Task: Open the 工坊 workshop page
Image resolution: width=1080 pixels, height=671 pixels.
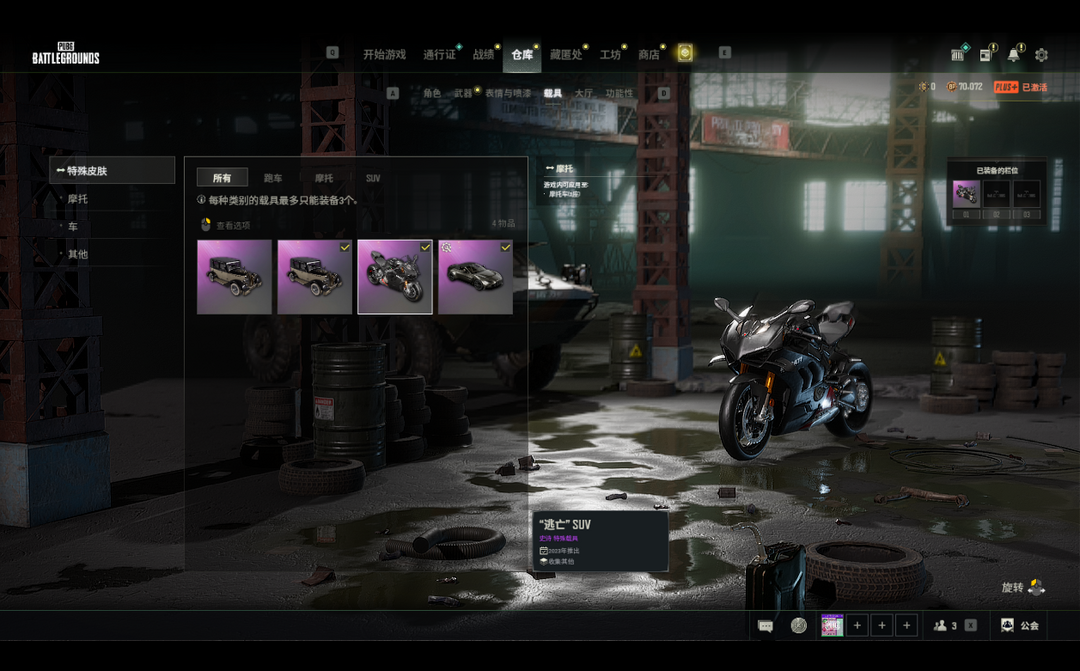Action: tap(610, 54)
